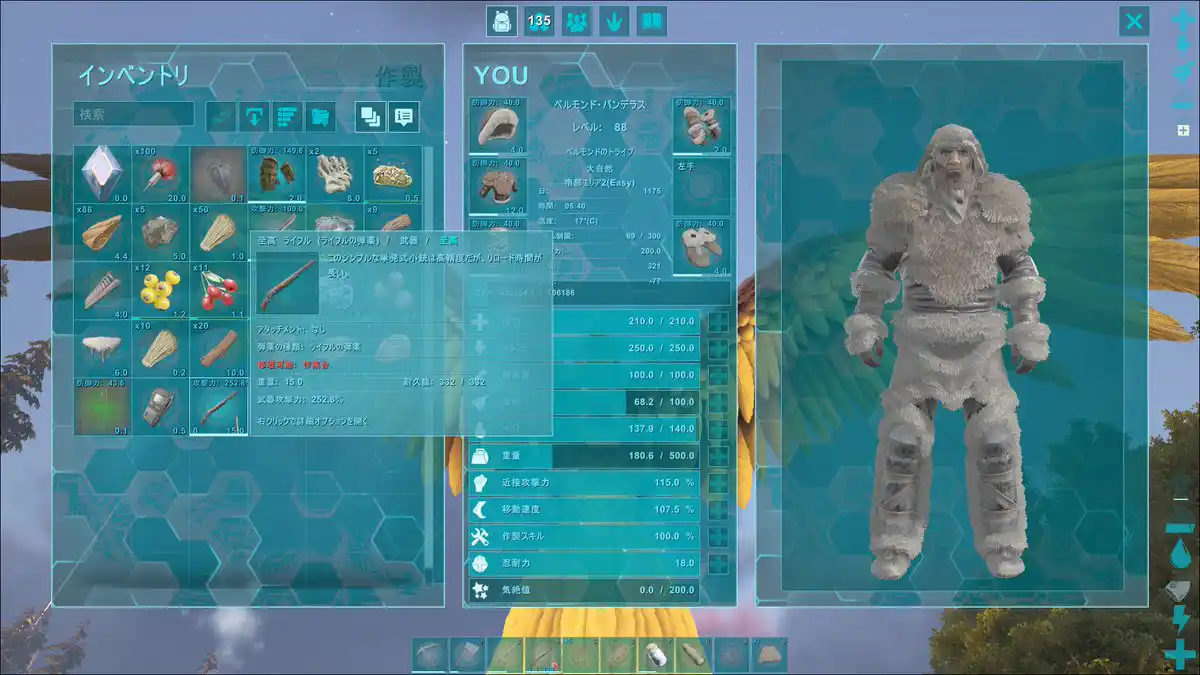Add a point to 近接攻撃力 melee damage
This screenshot has height=675, width=1200.
(x=717, y=483)
